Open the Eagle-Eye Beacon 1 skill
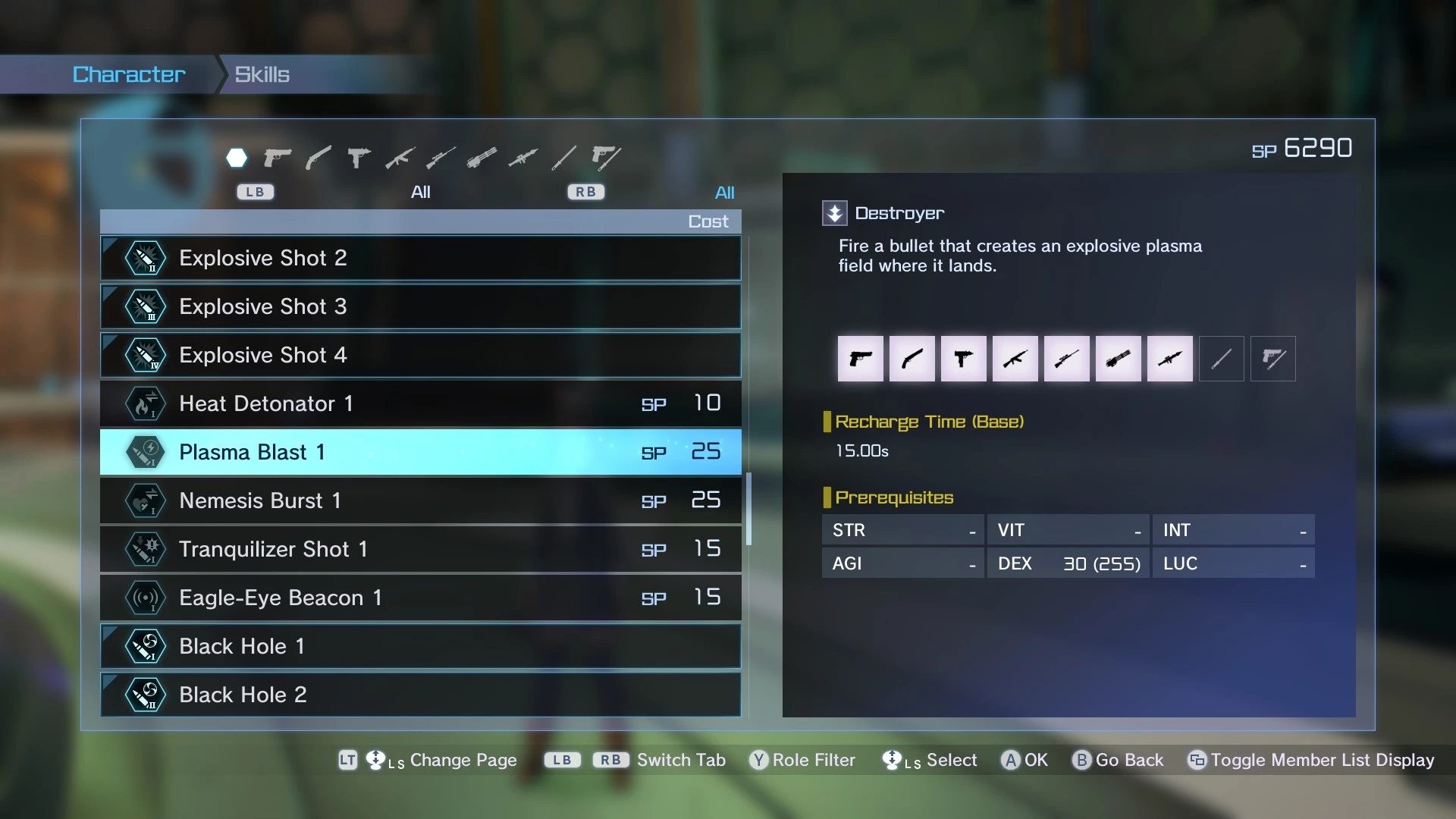The width and height of the screenshot is (1456, 819). pos(420,598)
